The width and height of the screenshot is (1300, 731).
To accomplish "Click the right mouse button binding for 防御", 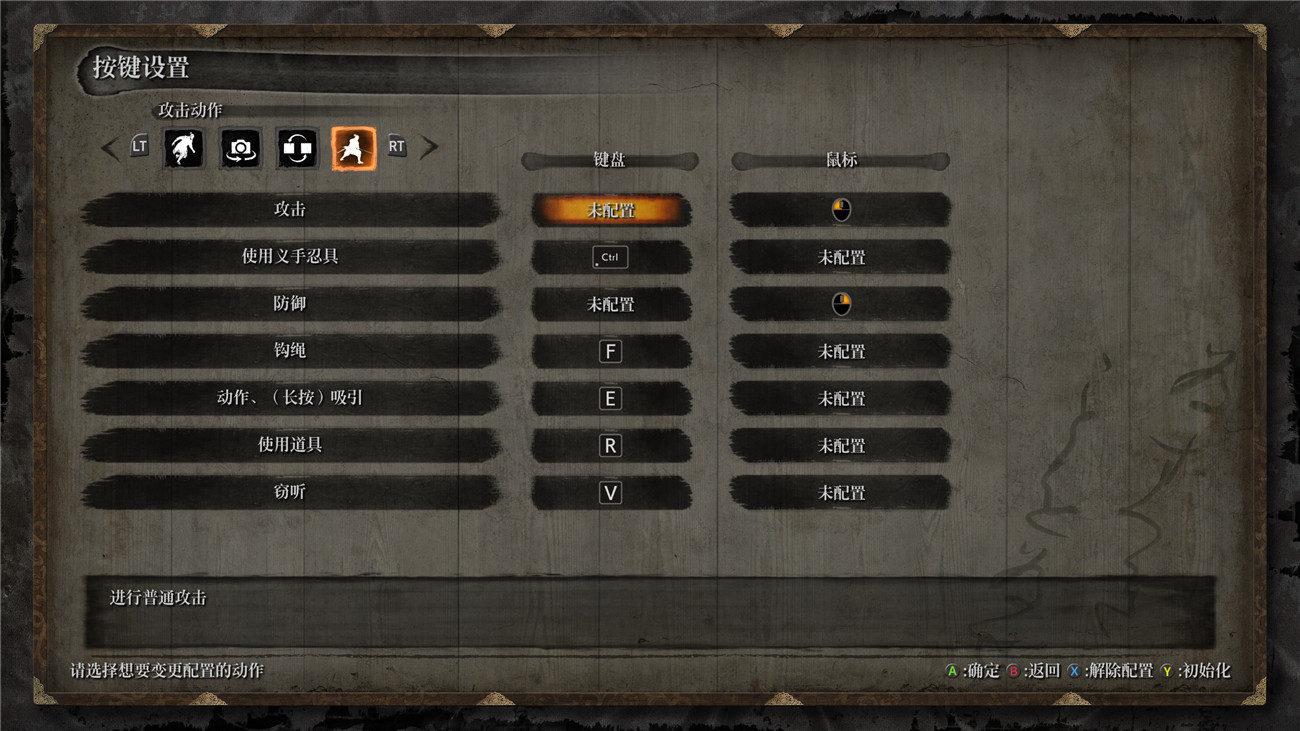I will pos(841,304).
